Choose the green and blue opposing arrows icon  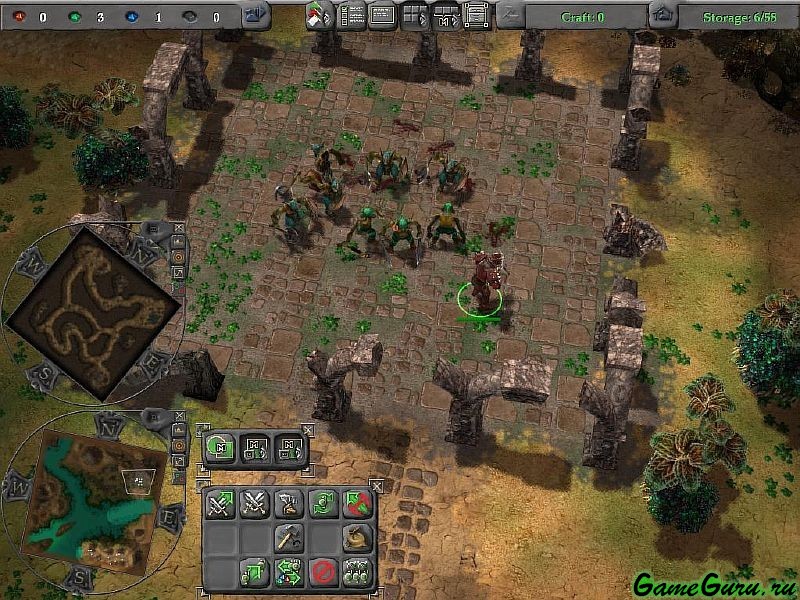tap(288, 573)
